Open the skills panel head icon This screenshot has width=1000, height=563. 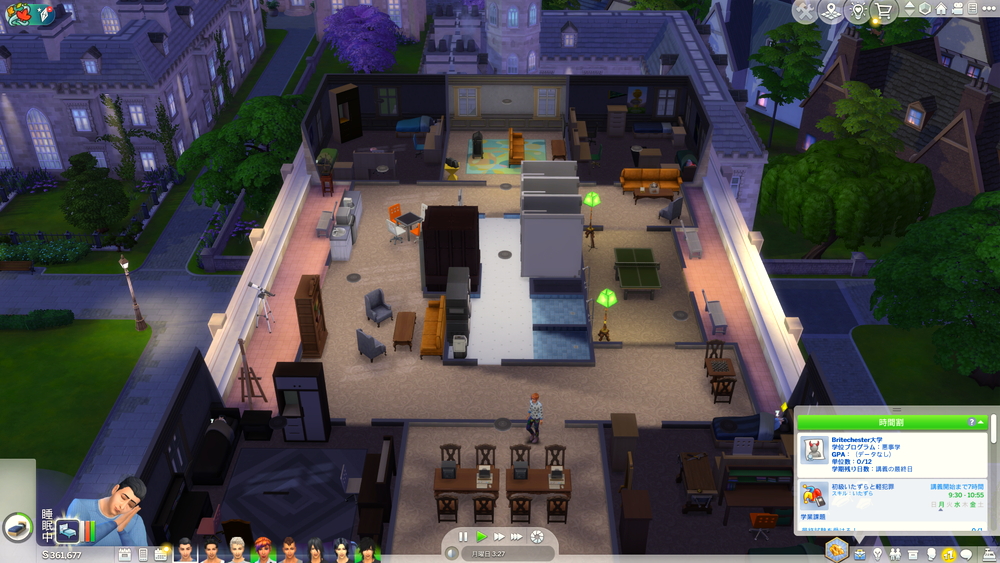pyautogui.click(x=931, y=553)
